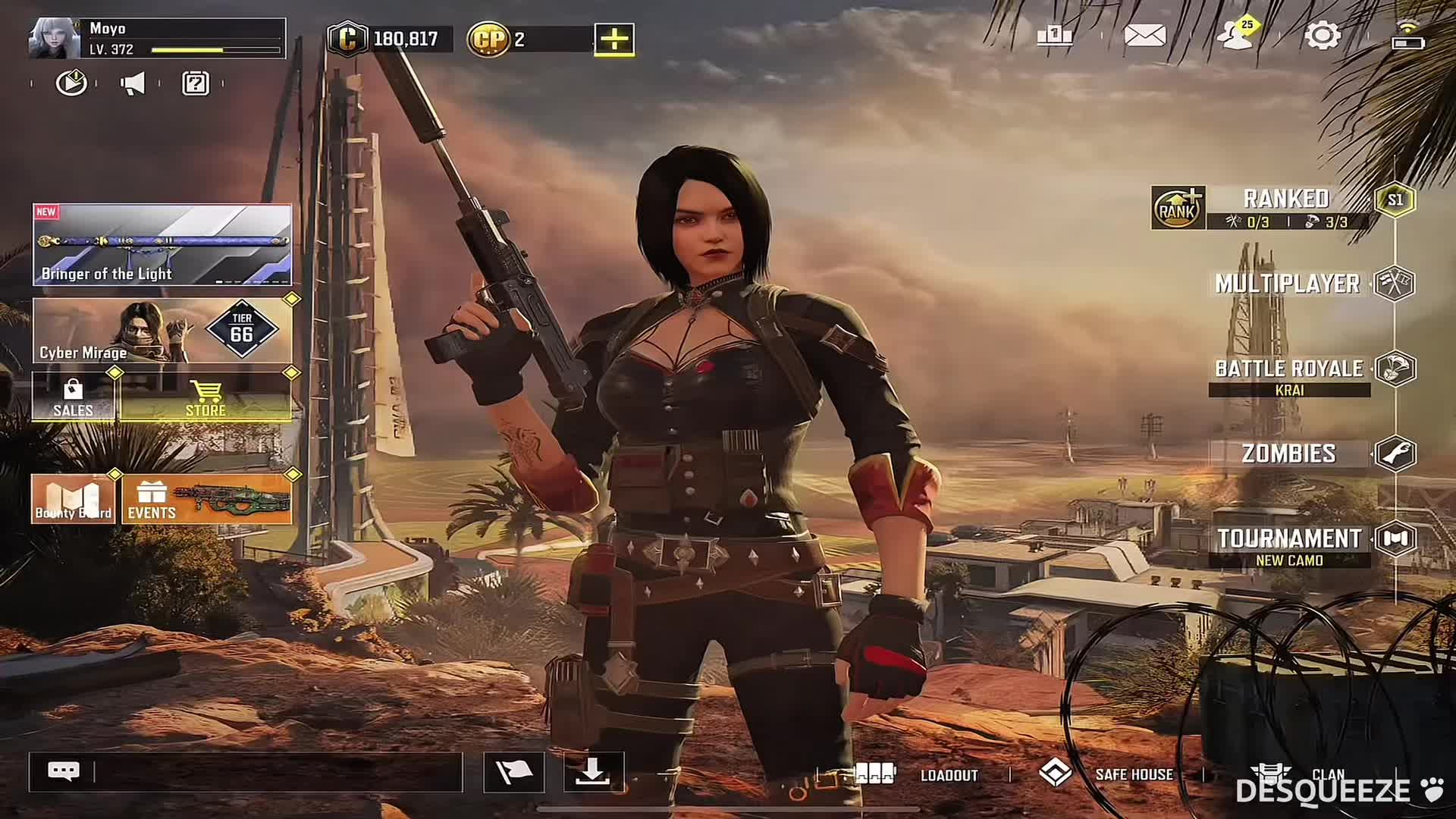Open the Bounty Board
This screenshot has width=1456, height=819.
(x=74, y=499)
